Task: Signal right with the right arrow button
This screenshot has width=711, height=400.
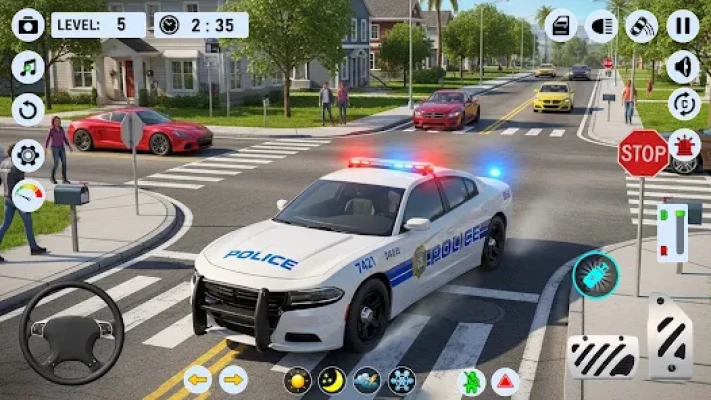Action: tap(233, 379)
